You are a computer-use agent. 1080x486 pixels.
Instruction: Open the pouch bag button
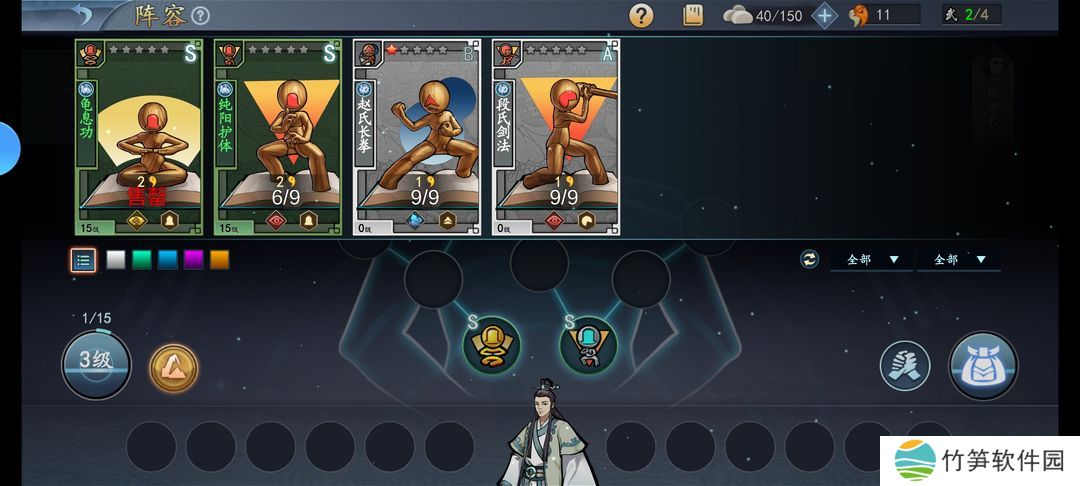pos(983,366)
